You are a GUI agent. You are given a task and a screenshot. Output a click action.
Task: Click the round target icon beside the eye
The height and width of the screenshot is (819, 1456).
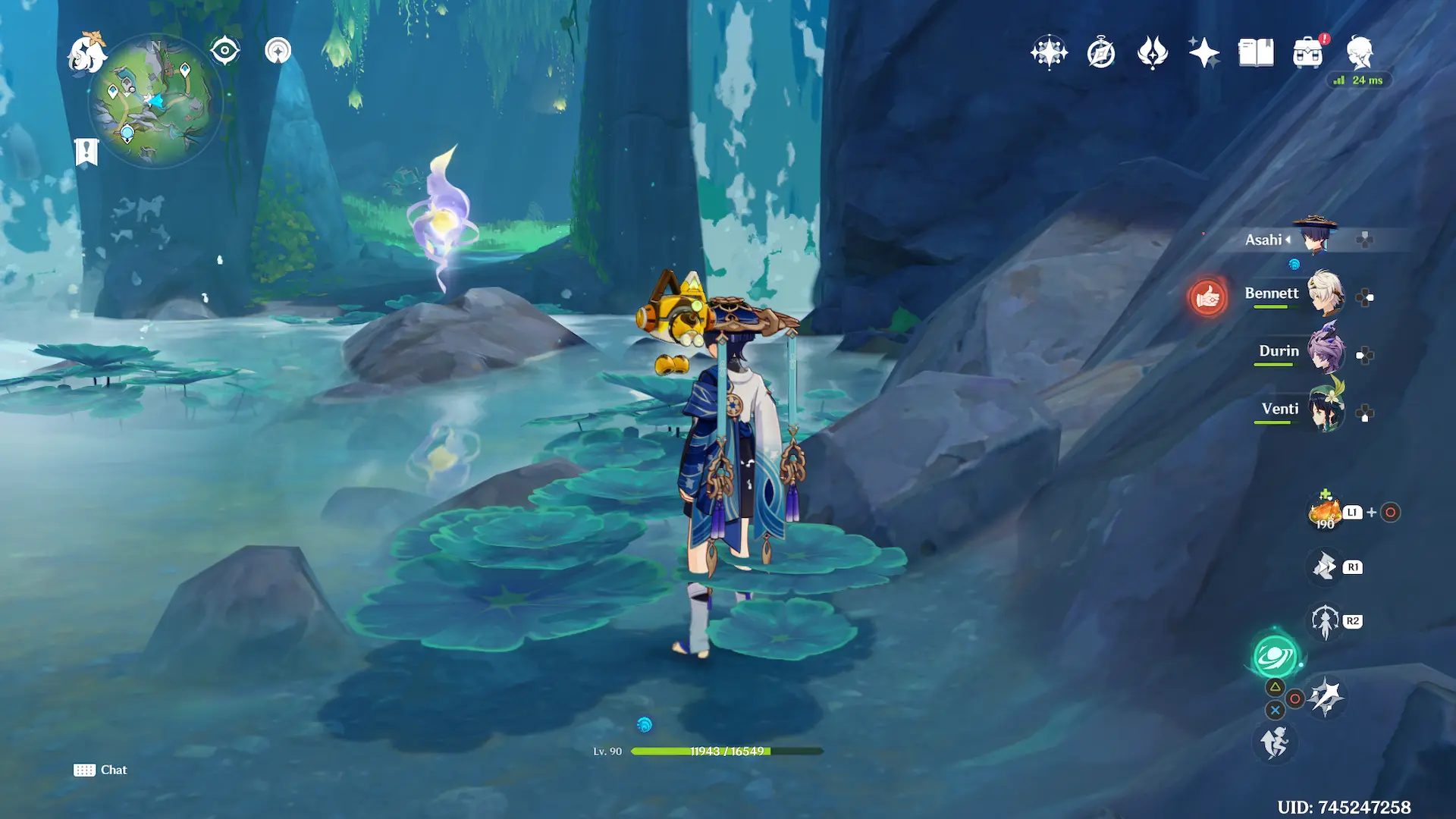tap(278, 51)
